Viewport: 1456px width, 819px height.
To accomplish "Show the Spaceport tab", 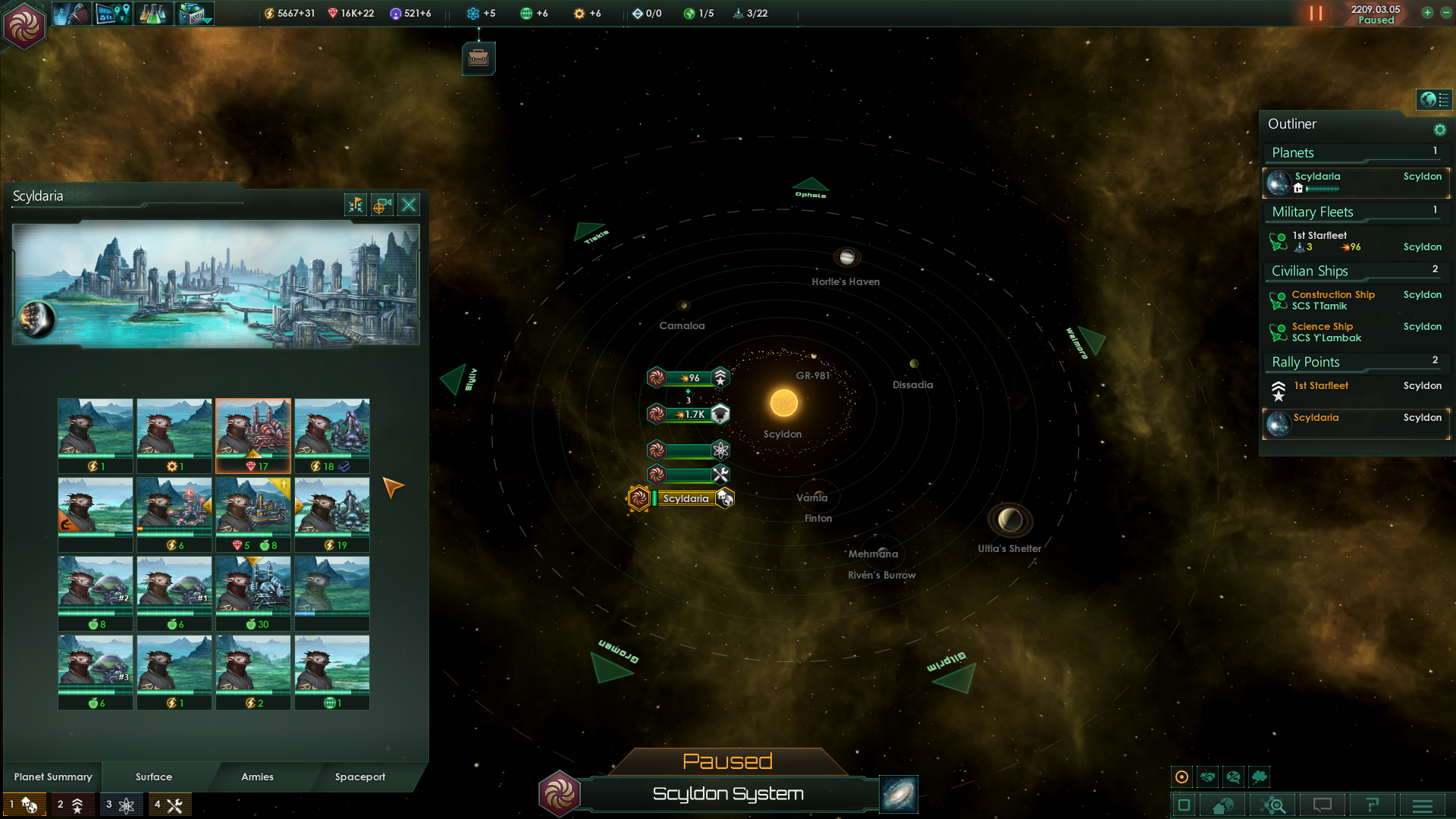I will click(x=360, y=777).
